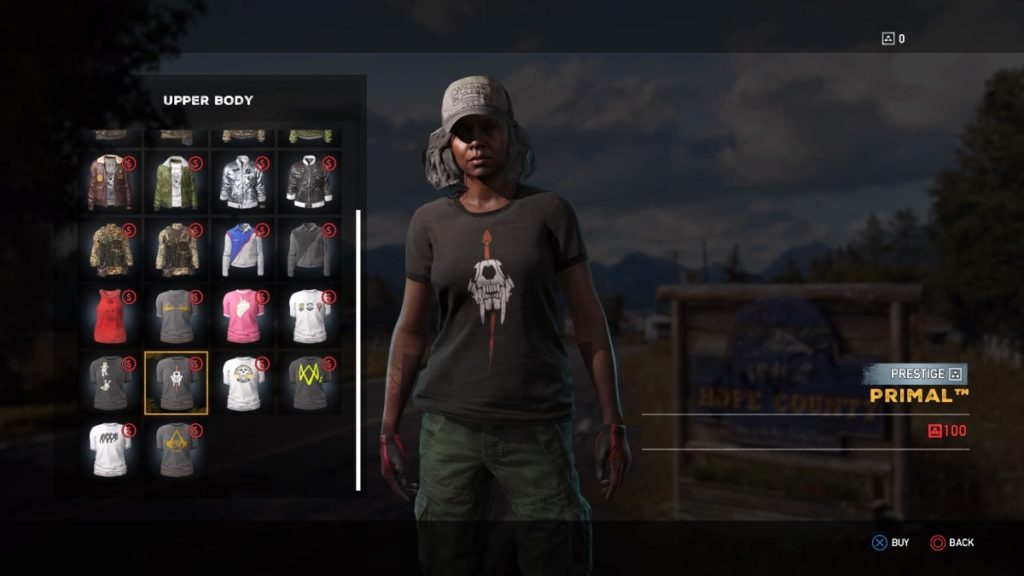The width and height of the screenshot is (1024, 576).
Task: Choose the grey shirt with yellow triangle emblem
Action: pyautogui.click(x=176, y=449)
